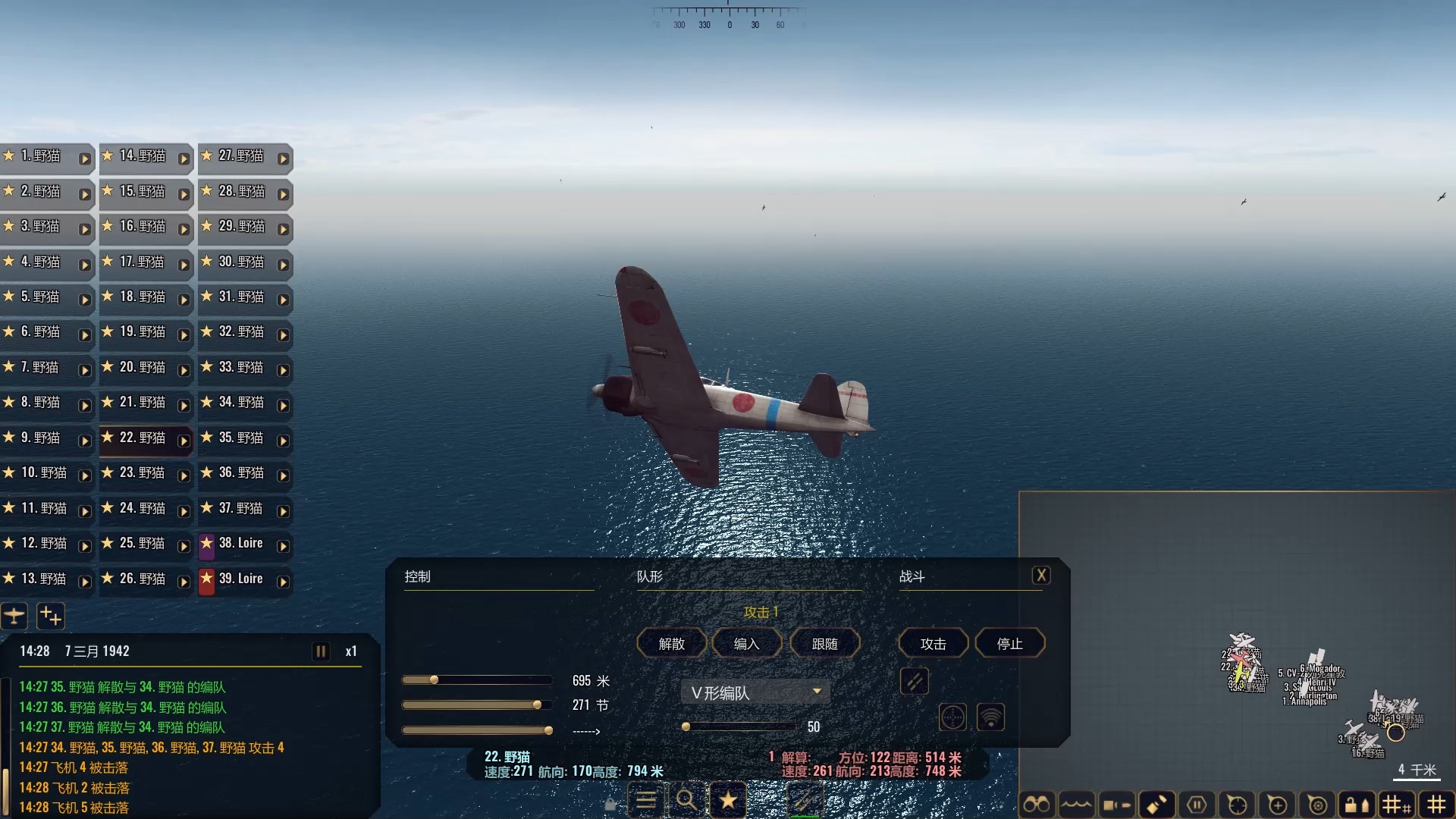Screen dimensions: 1456x819
Task: Choose unit 1. 野猫 from the list
Action: click(42, 155)
